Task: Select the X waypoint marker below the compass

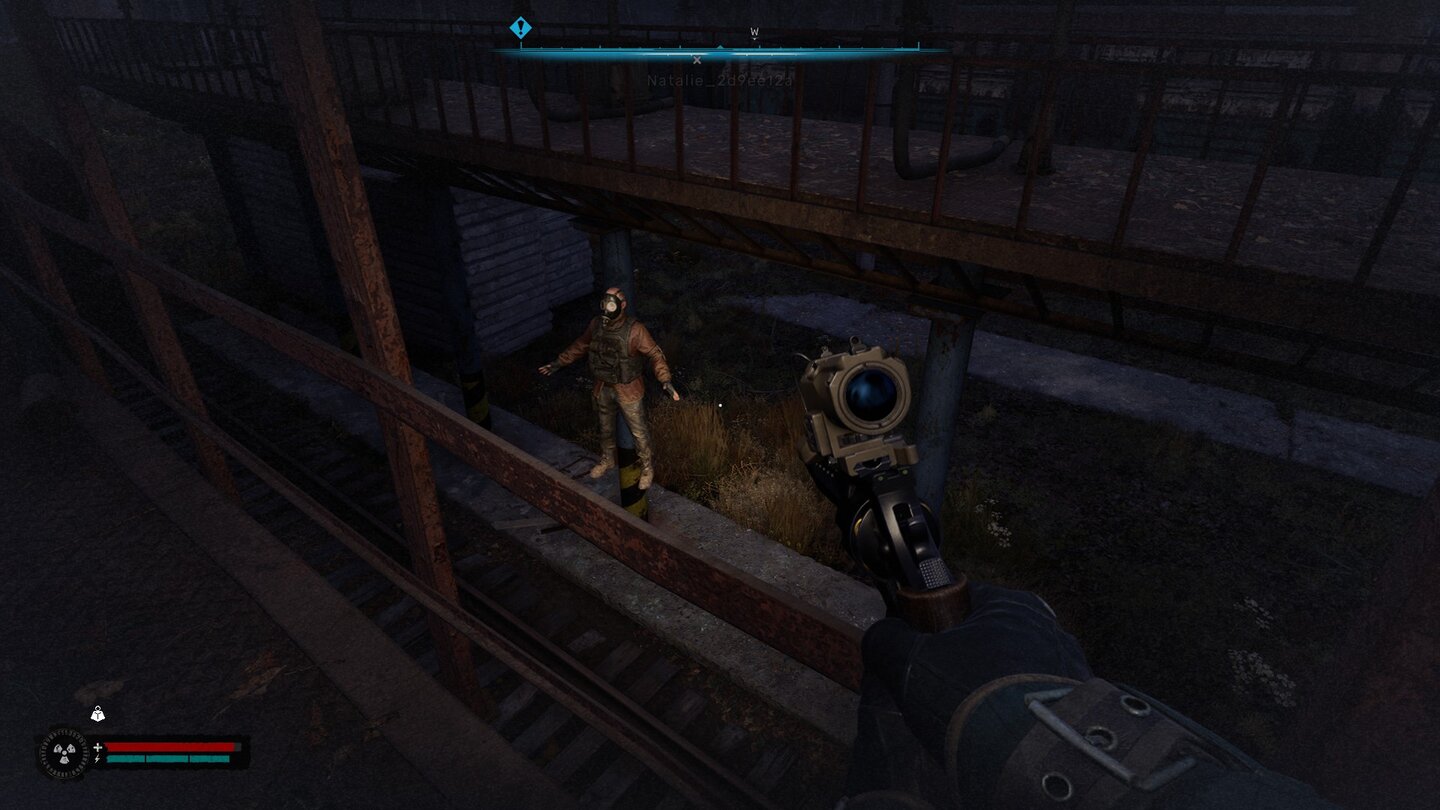Action: [x=697, y=59]
